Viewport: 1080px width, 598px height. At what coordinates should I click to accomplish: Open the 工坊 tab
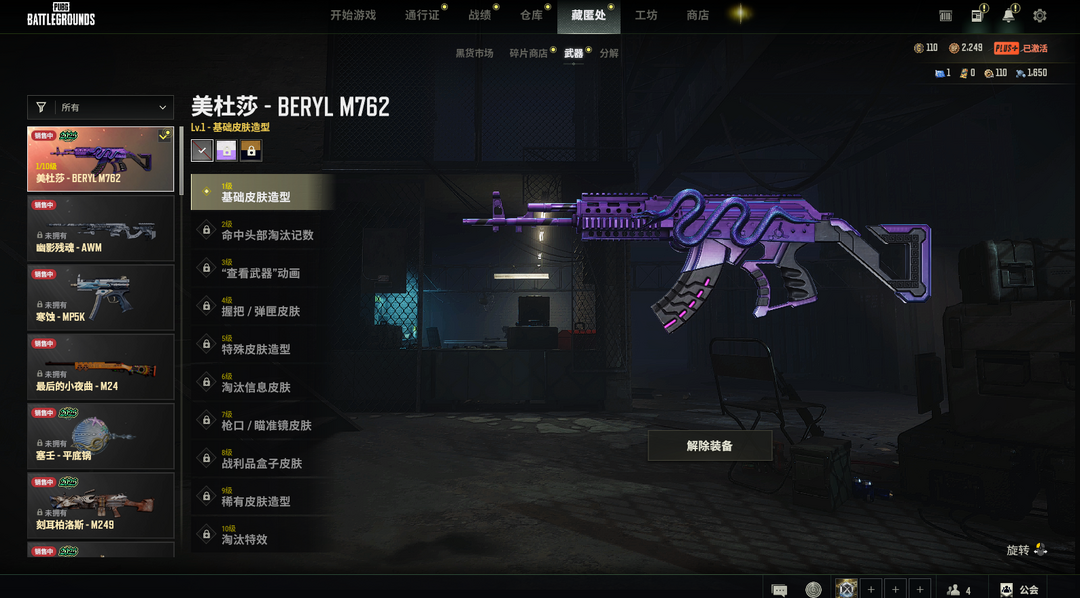646,15
